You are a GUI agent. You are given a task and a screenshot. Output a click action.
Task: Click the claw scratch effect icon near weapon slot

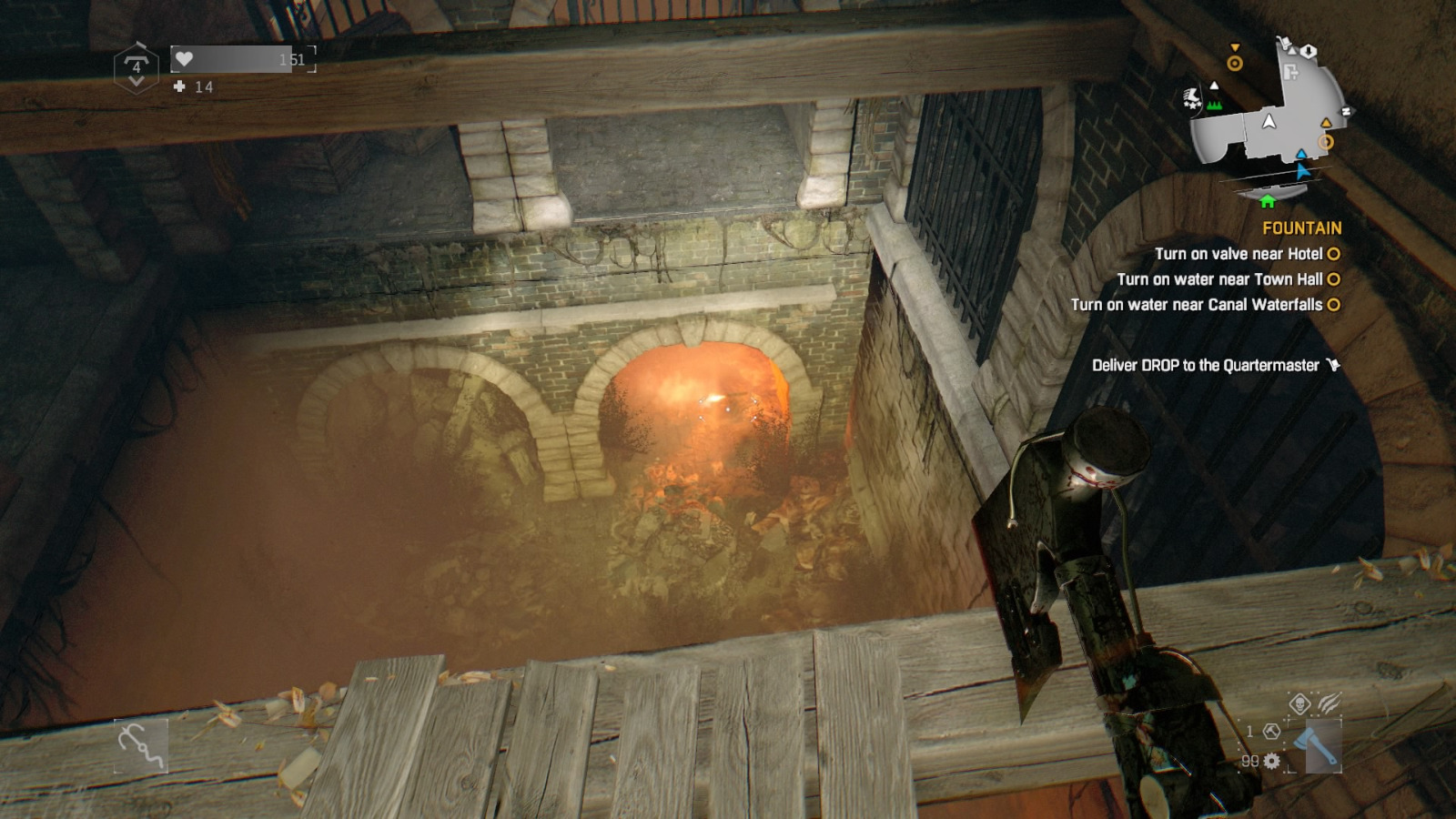pyautogui.click(x=1329, y=703)
